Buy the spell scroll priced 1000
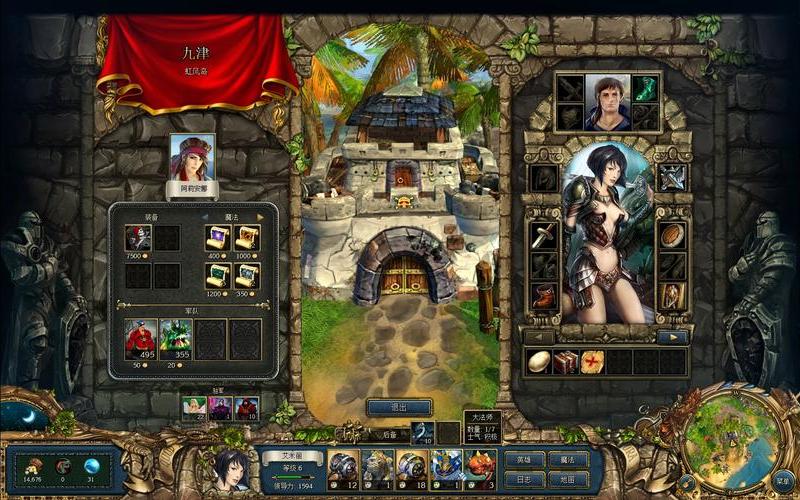 click(246, 238)
